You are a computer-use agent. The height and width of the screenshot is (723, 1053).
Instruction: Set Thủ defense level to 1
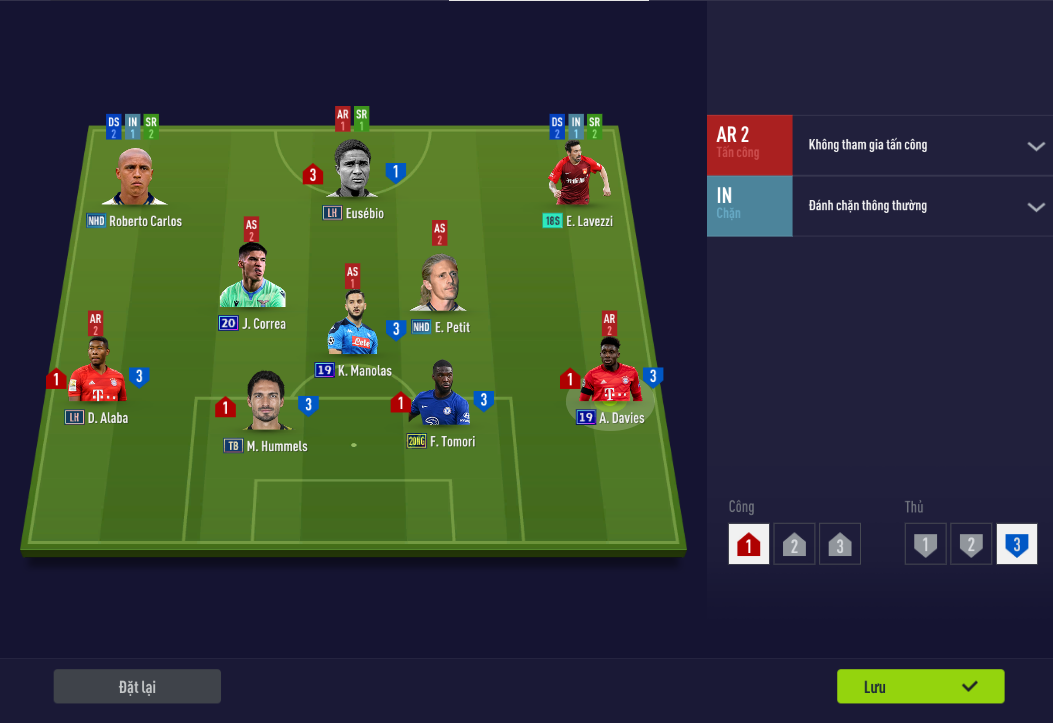926,545
